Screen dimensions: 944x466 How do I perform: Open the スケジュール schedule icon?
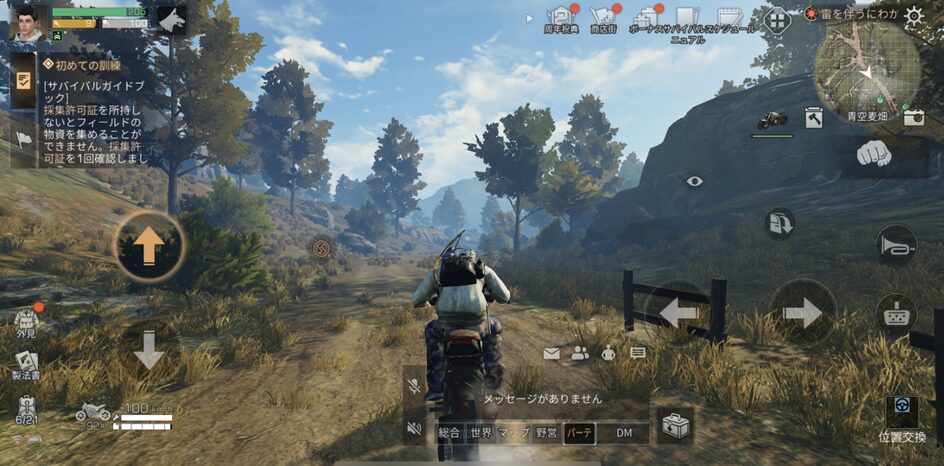point(728,18)
